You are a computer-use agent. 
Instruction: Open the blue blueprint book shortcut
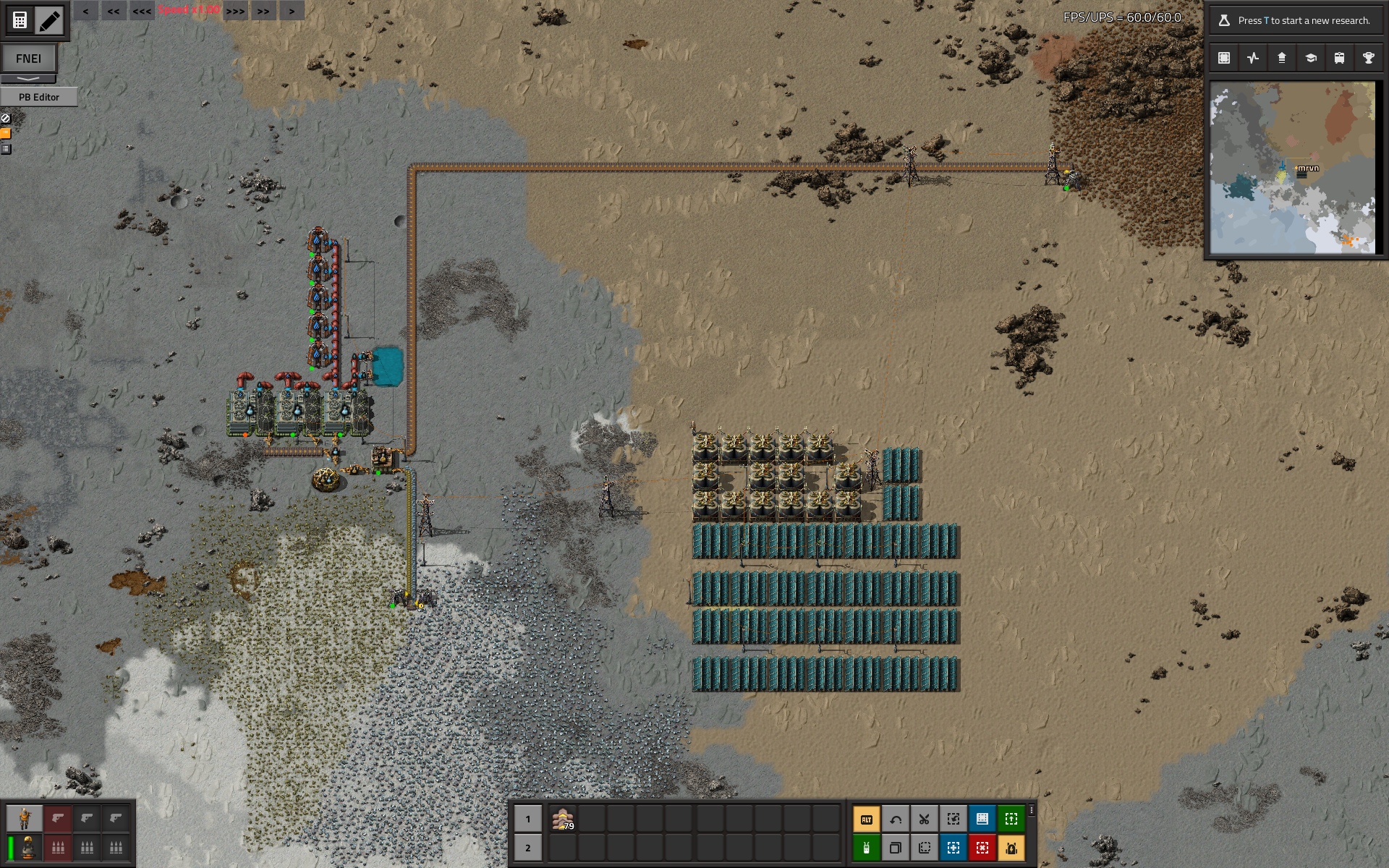(x=982, y=820)
